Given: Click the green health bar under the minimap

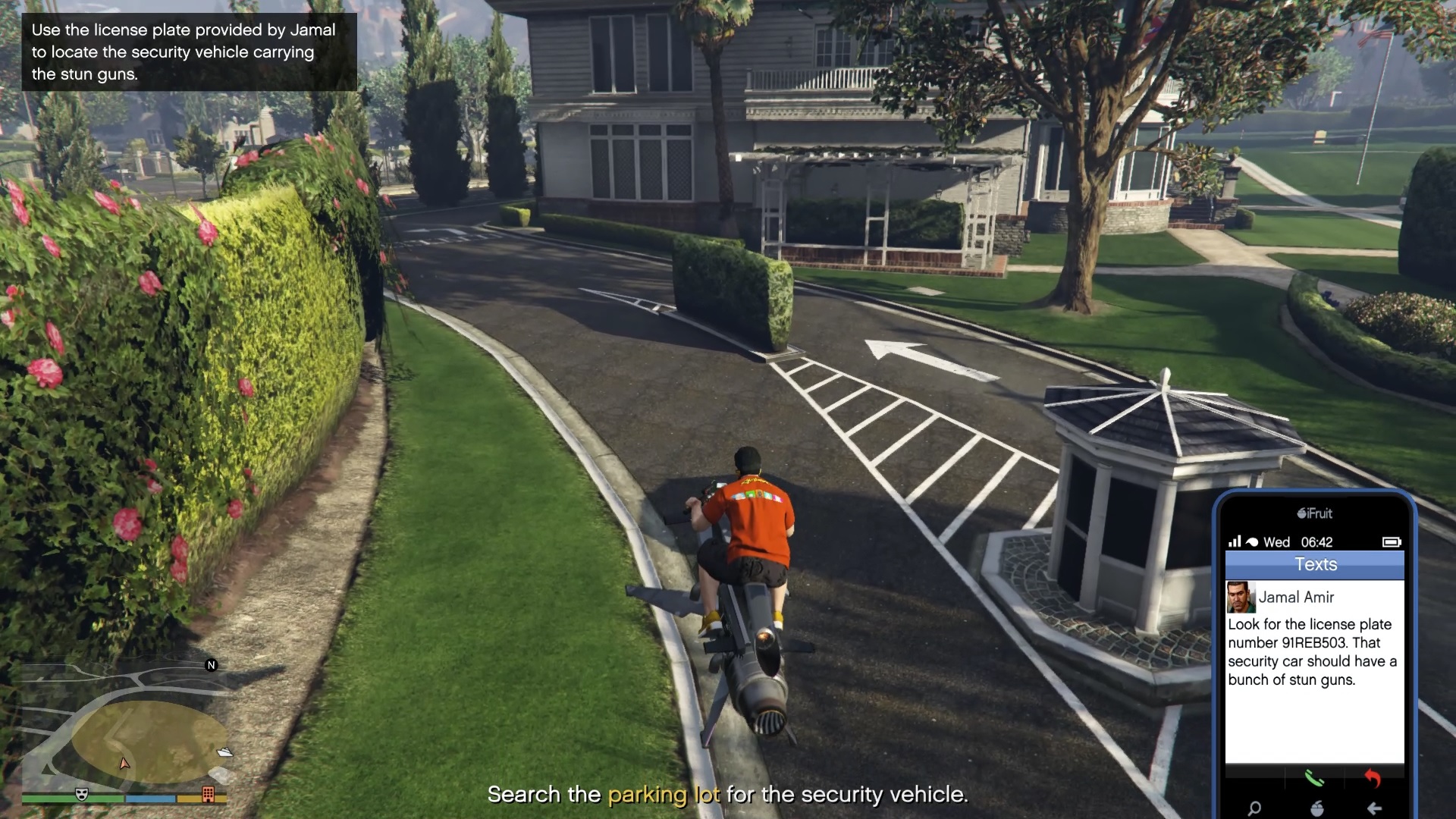Looking at the screenshot, I should [61, 798].
